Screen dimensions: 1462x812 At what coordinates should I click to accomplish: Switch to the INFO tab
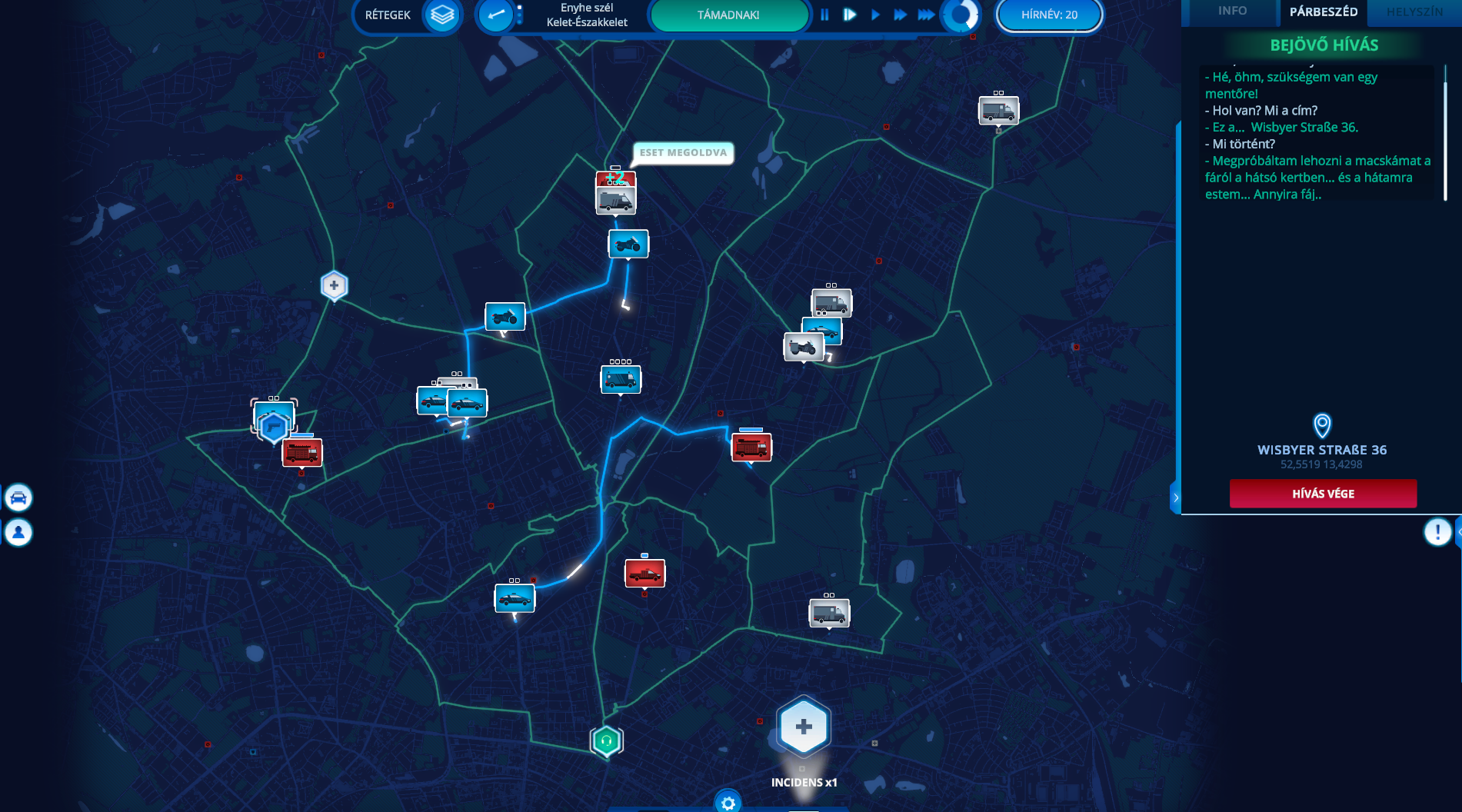click(1231, 12)
